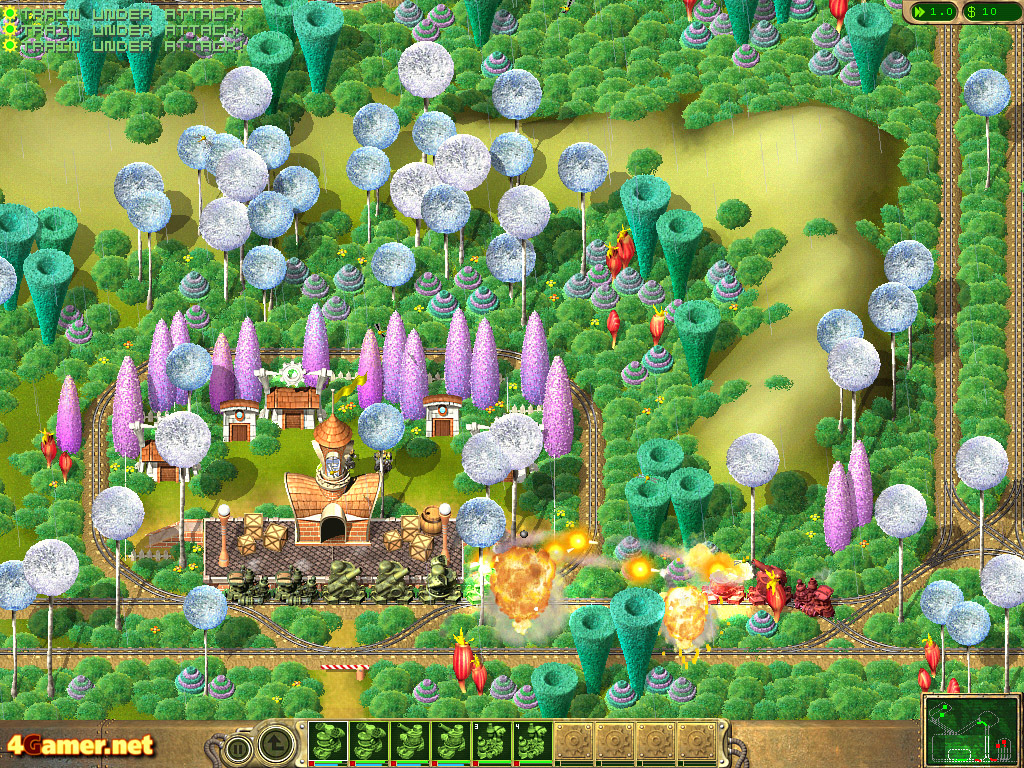Change game speed with the fast-forward control
The image size is (1024, 768).
(930, 11)
